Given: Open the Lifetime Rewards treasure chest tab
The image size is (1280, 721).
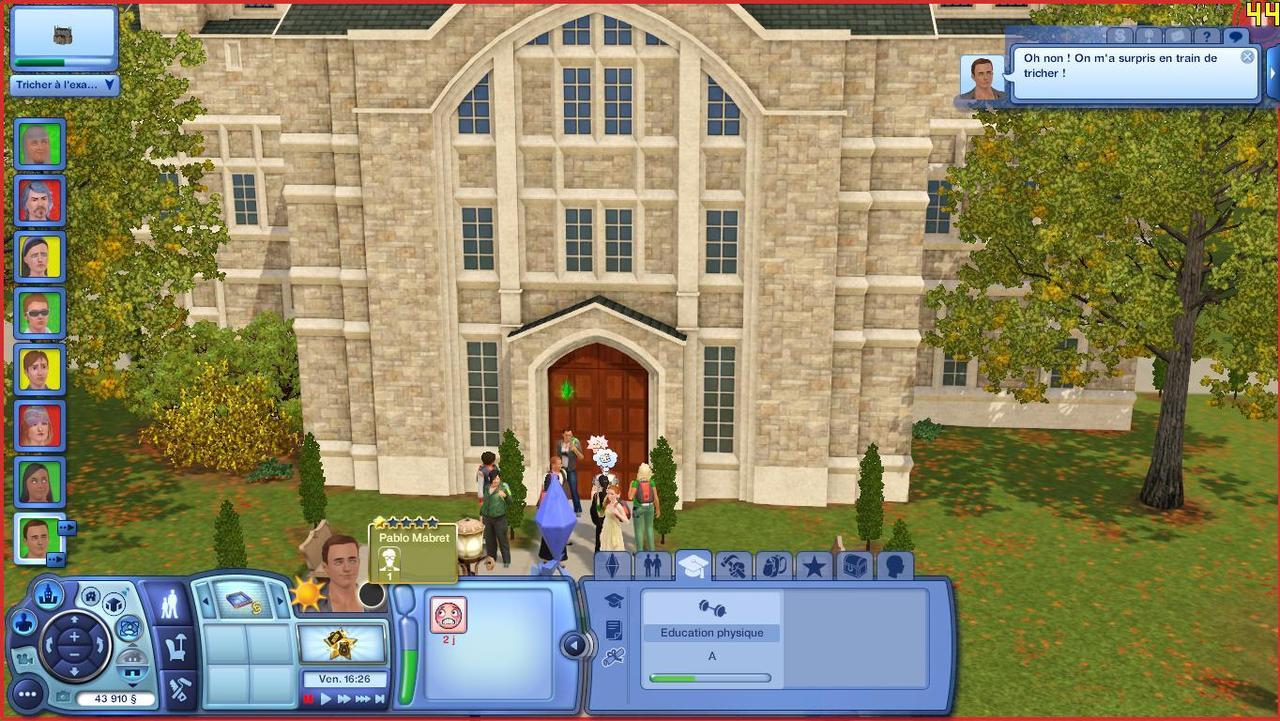Looking at the screenshot, I should 853,567.
